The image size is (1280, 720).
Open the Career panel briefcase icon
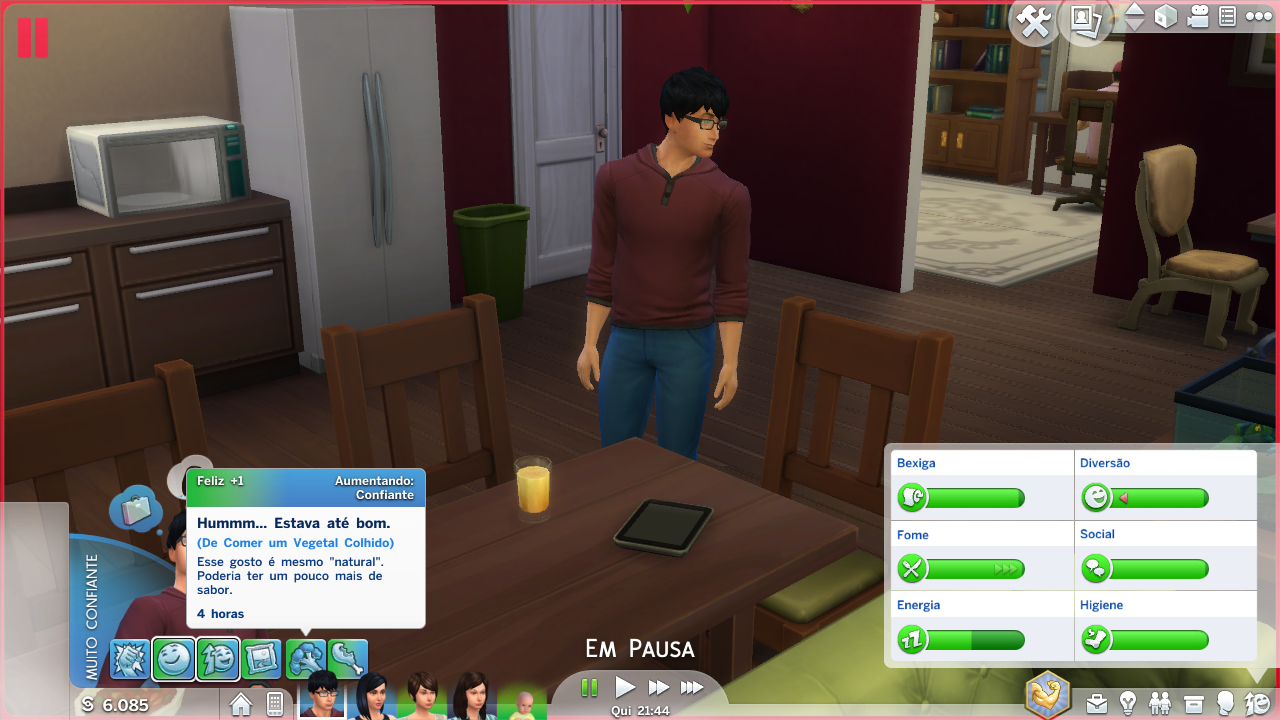tap(1097, 703)
